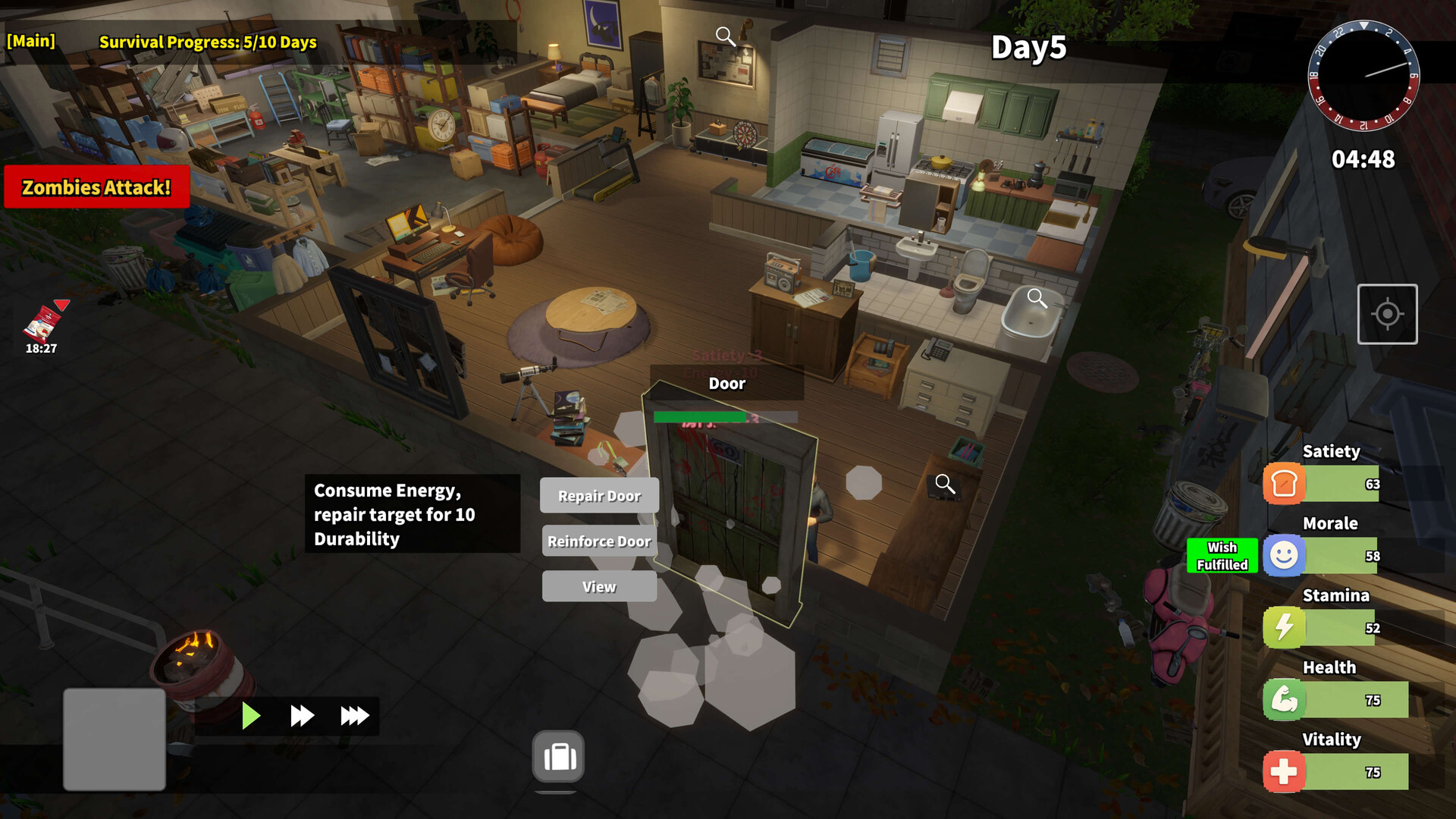Viewport: 1456px width, 819px height.
Task: Click the red cross Vitality icon
Action: click(1283, 770)
